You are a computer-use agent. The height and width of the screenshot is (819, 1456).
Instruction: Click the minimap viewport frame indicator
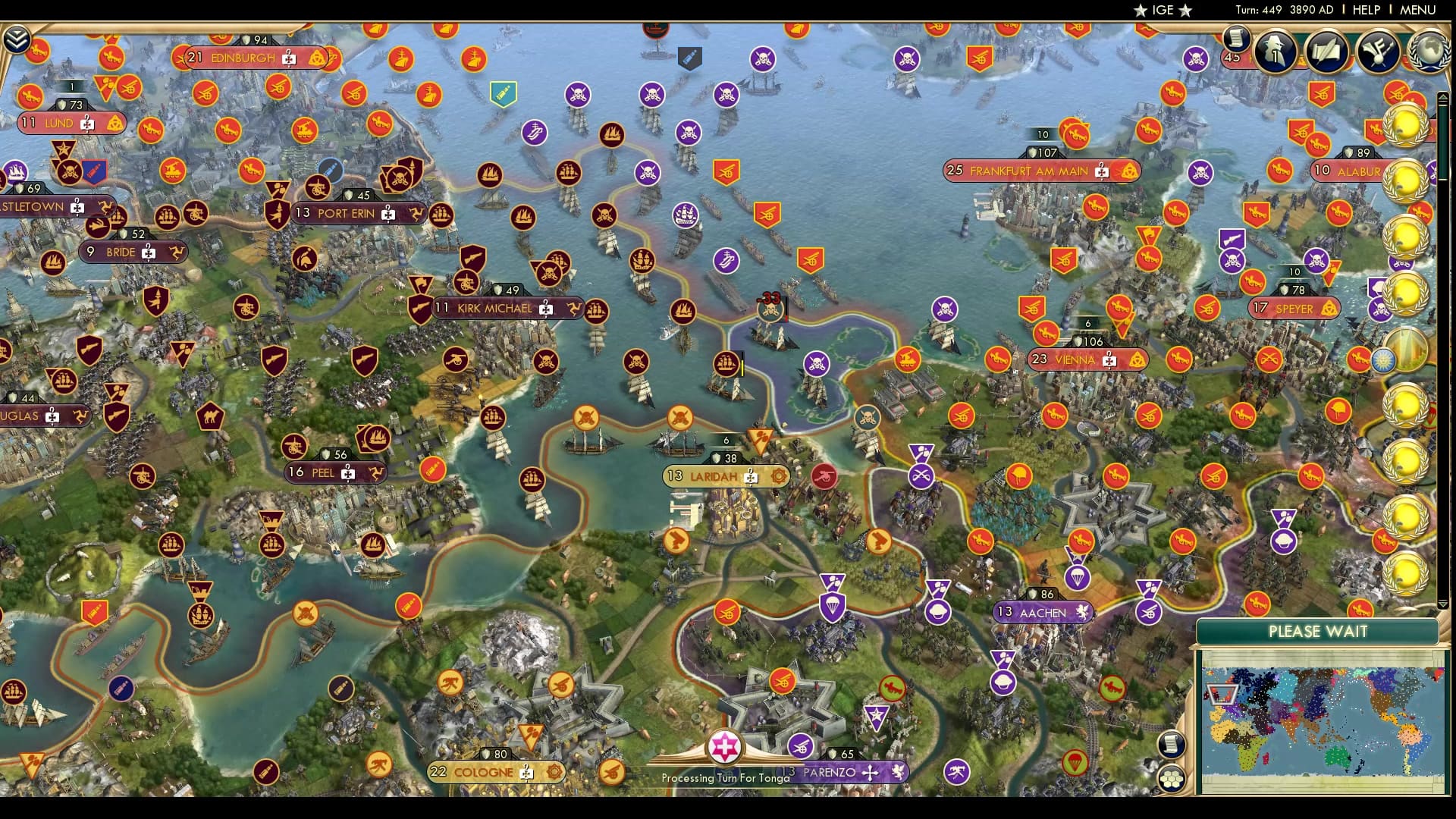1222,695
